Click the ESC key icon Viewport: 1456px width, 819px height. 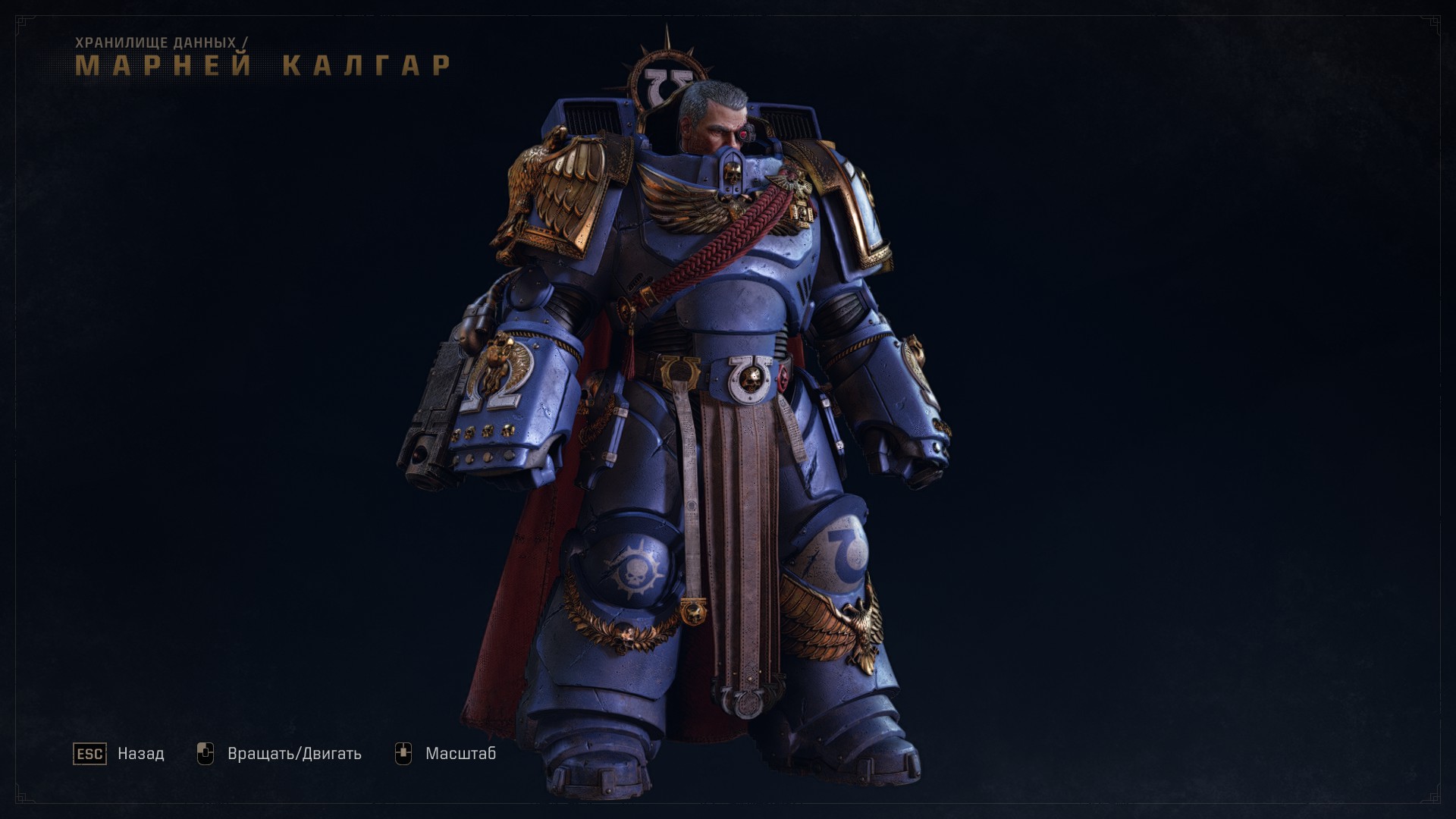(89, 753)
